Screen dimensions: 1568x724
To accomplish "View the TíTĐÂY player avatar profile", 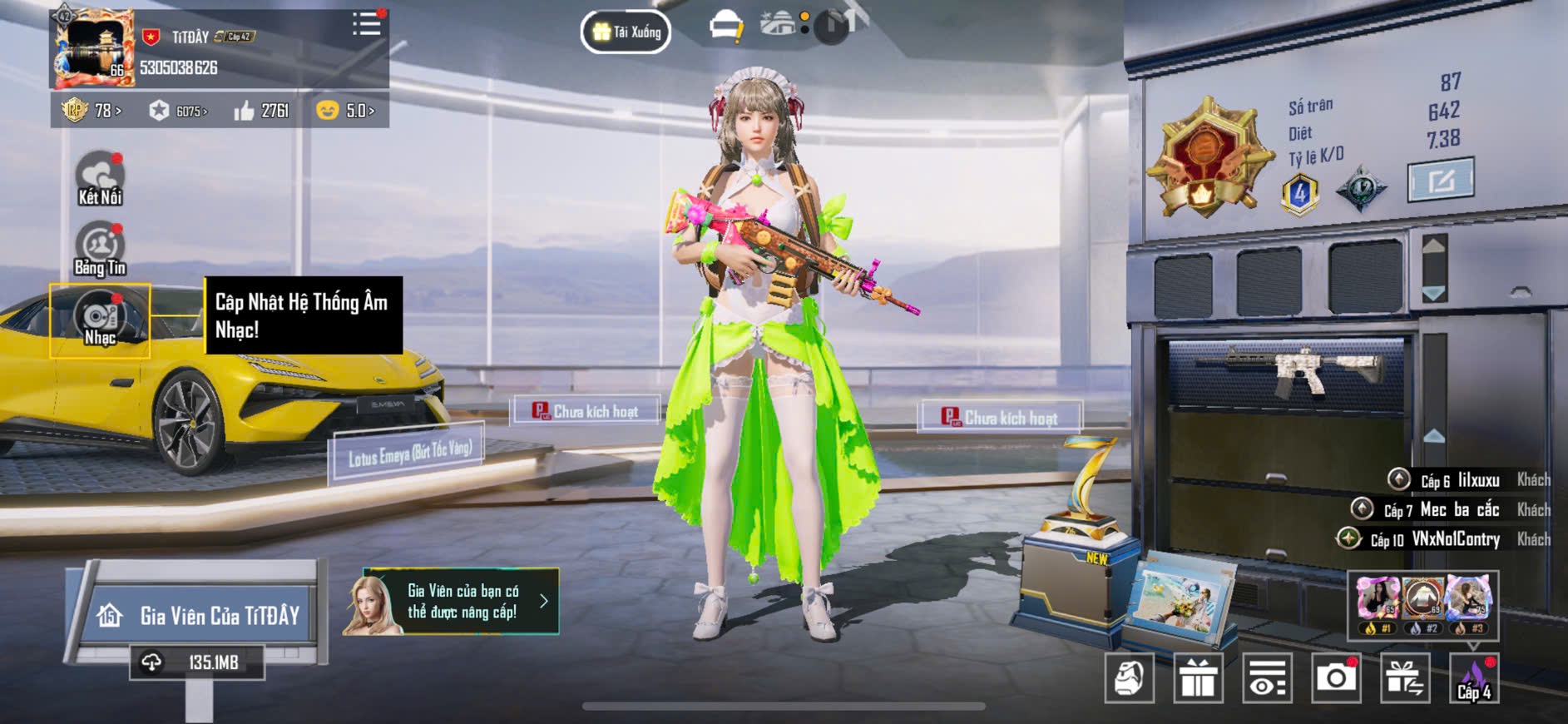I will (93, 49).
